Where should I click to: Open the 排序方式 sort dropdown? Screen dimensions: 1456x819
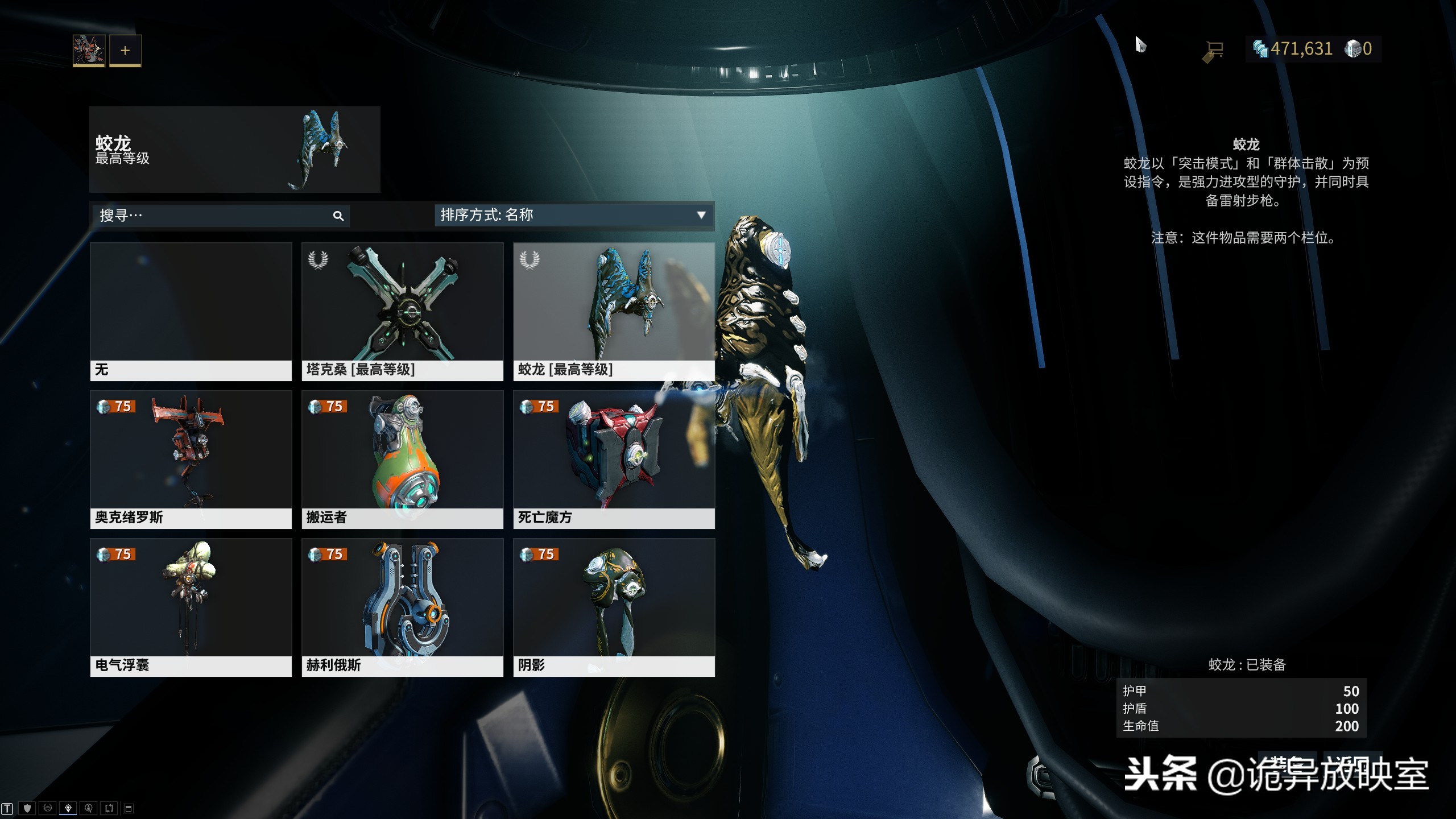[x=573, y=215]
